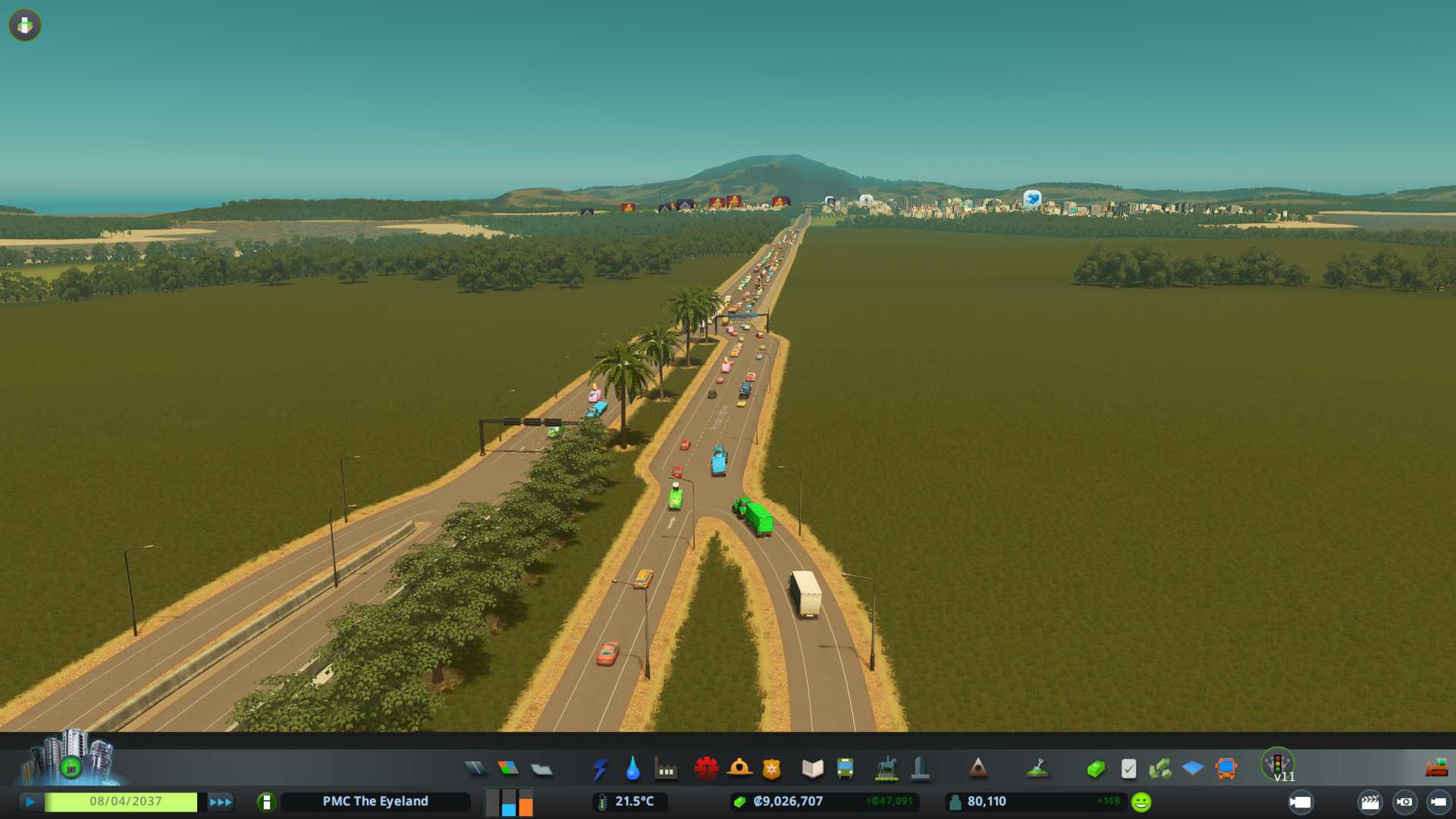Open the Roads build menu
Image resolution: width=1456 pixels, height=819 pixels.
click(475, 769)
